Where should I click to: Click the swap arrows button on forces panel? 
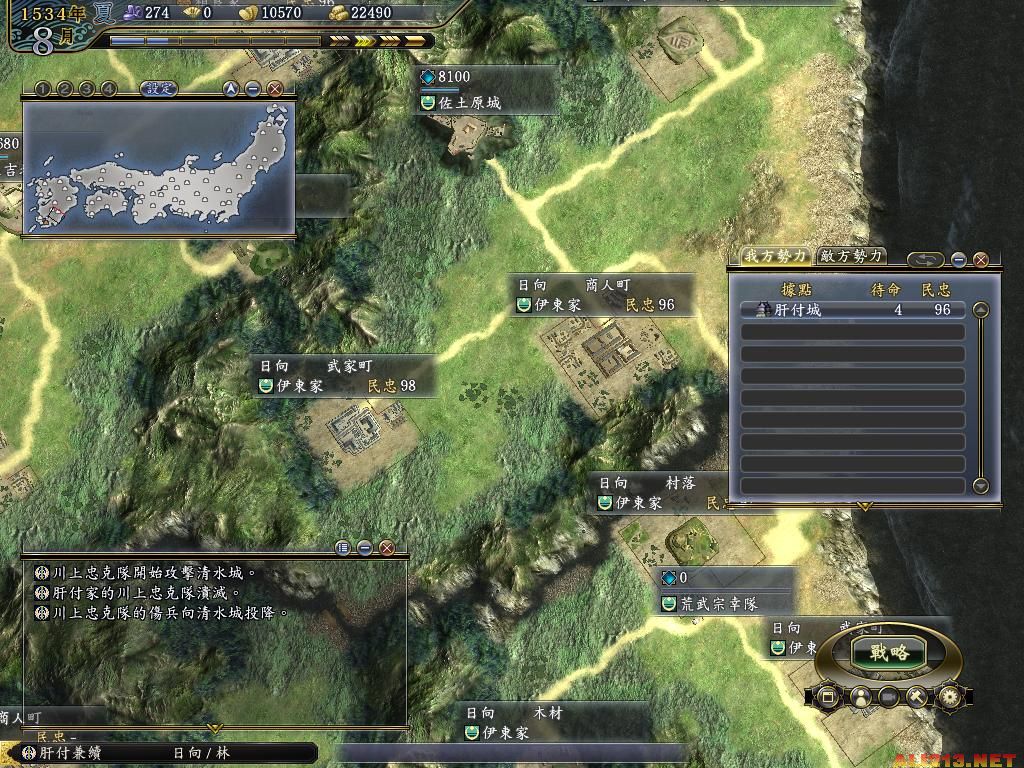click(925, 260)
